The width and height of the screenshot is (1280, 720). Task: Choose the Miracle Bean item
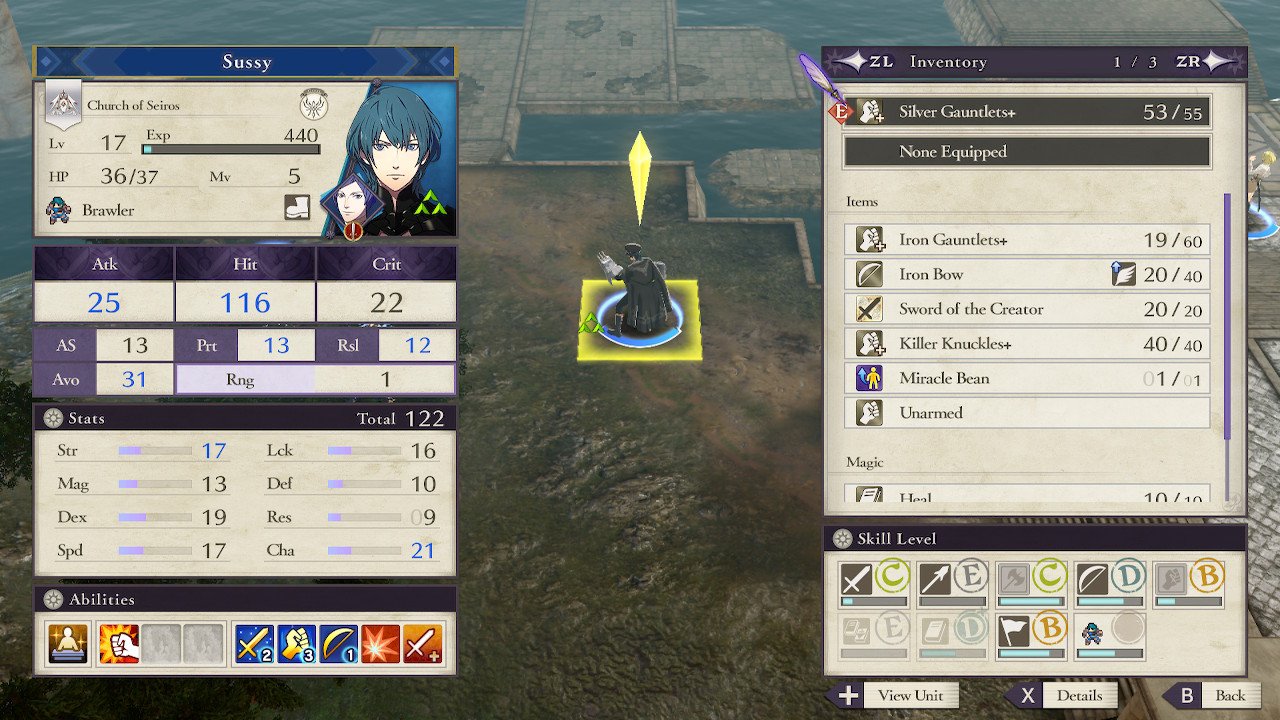[x=1027, y=378]
